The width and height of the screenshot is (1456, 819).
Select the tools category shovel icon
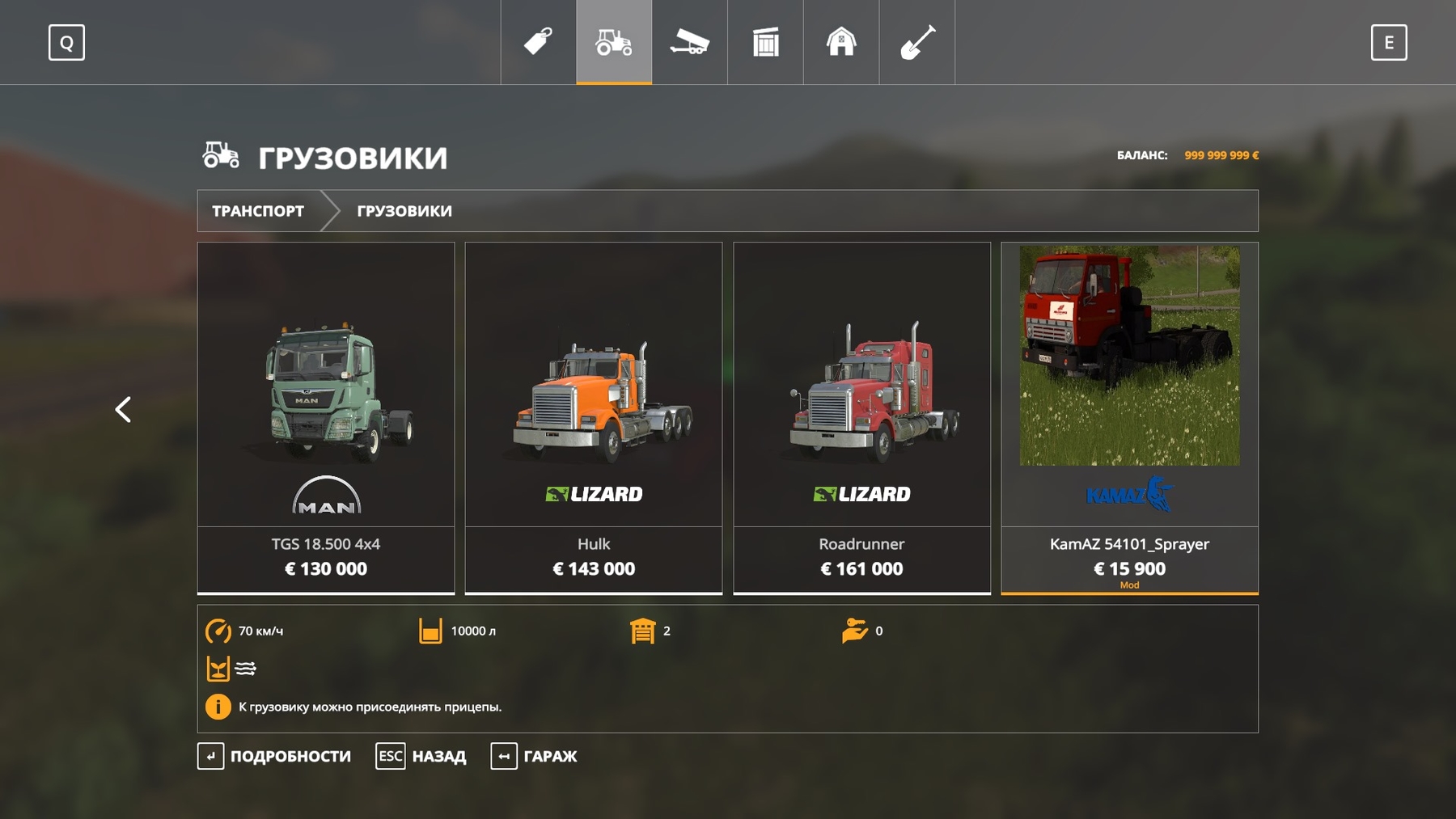[916, 41]
